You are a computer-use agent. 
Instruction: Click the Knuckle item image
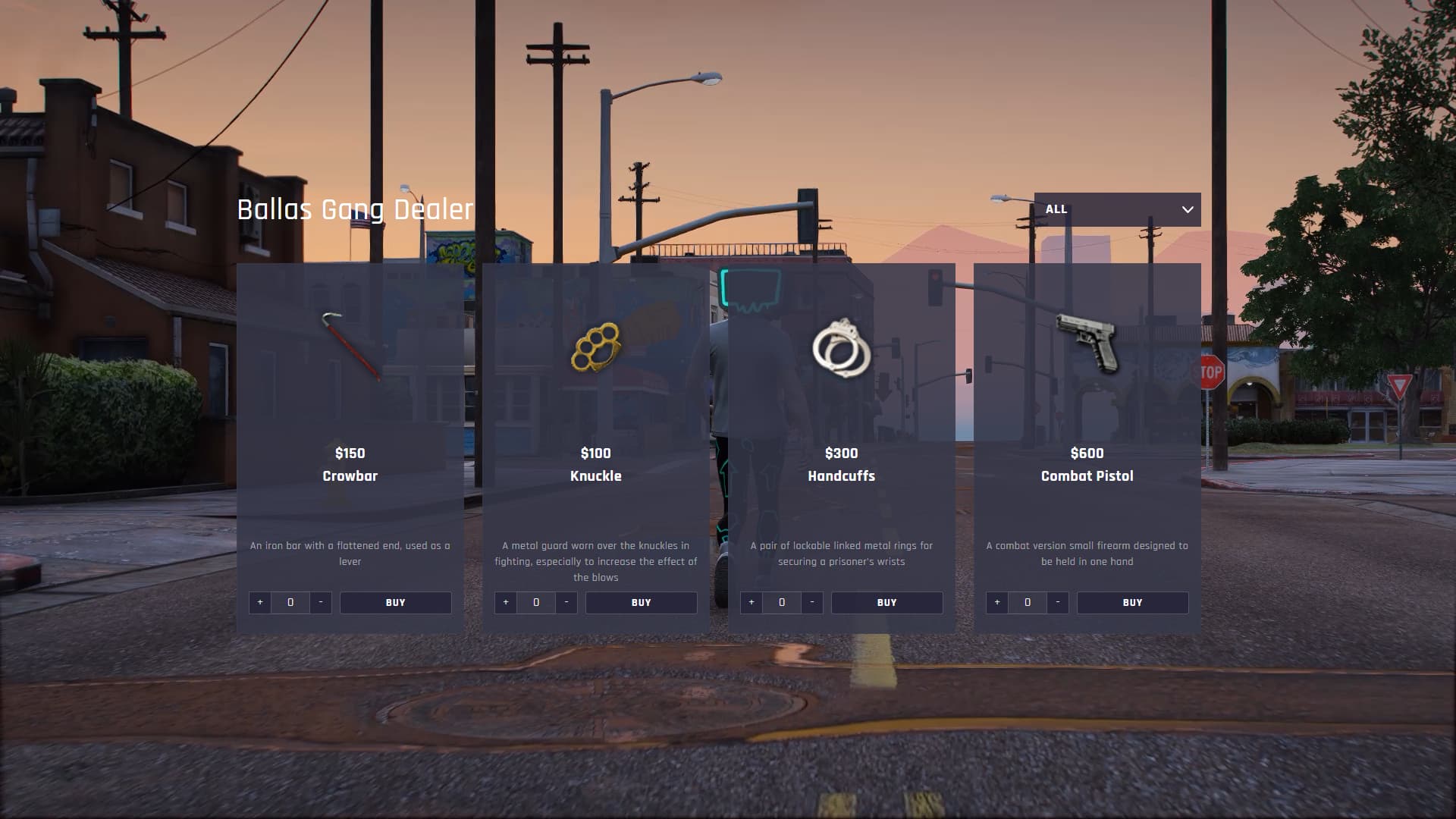[596, 347]
